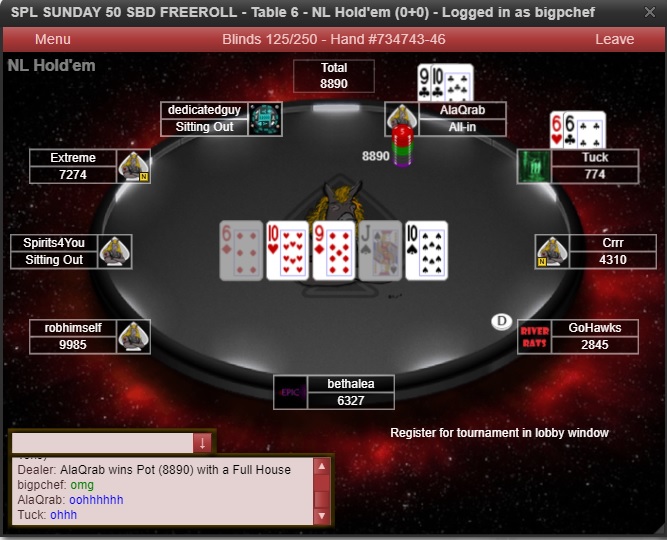Click bethalea's EPIC avatar picture
The height and width of the screenshot is (540, 667).
[290, 392]
